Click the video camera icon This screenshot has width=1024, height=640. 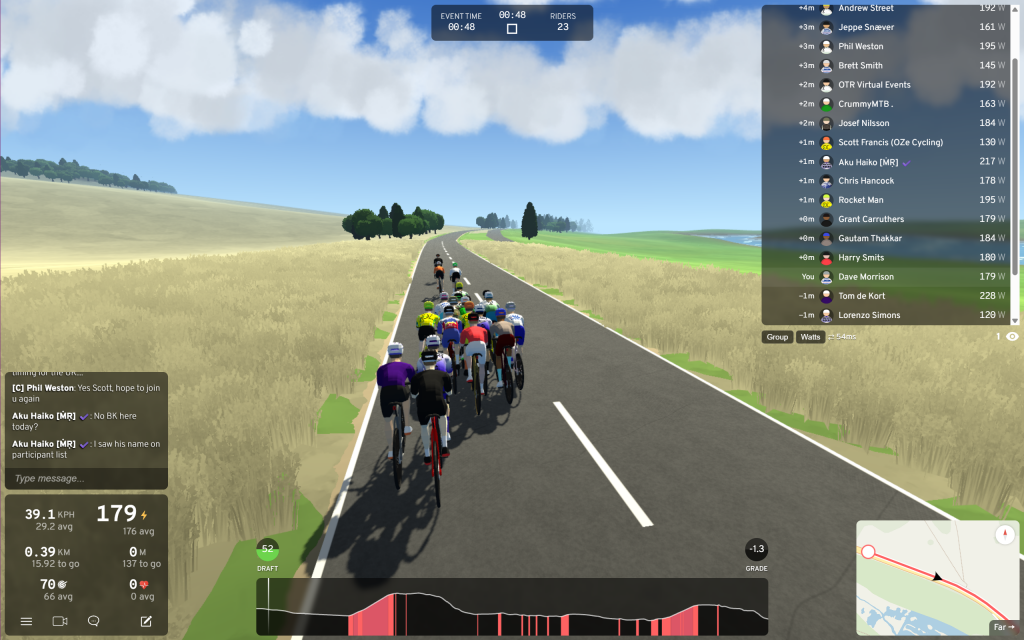pos(59,621)
